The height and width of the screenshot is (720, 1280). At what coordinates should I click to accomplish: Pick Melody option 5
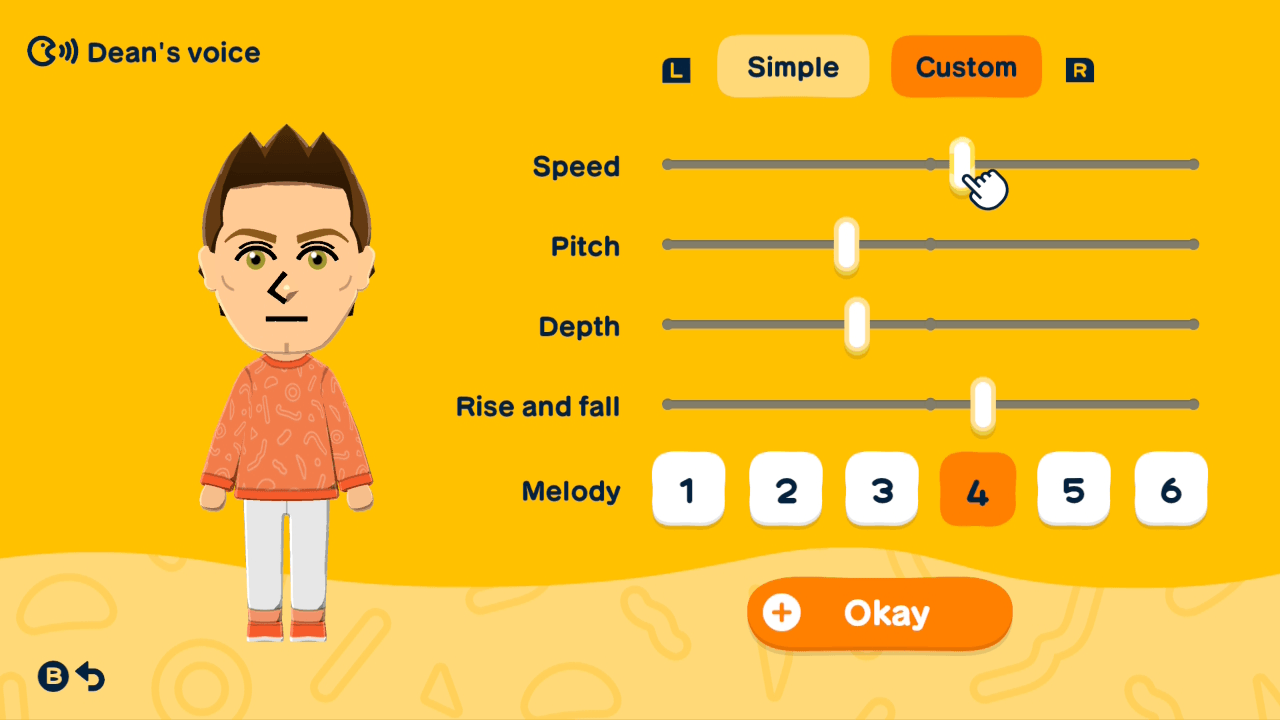tap(1073, 489)
